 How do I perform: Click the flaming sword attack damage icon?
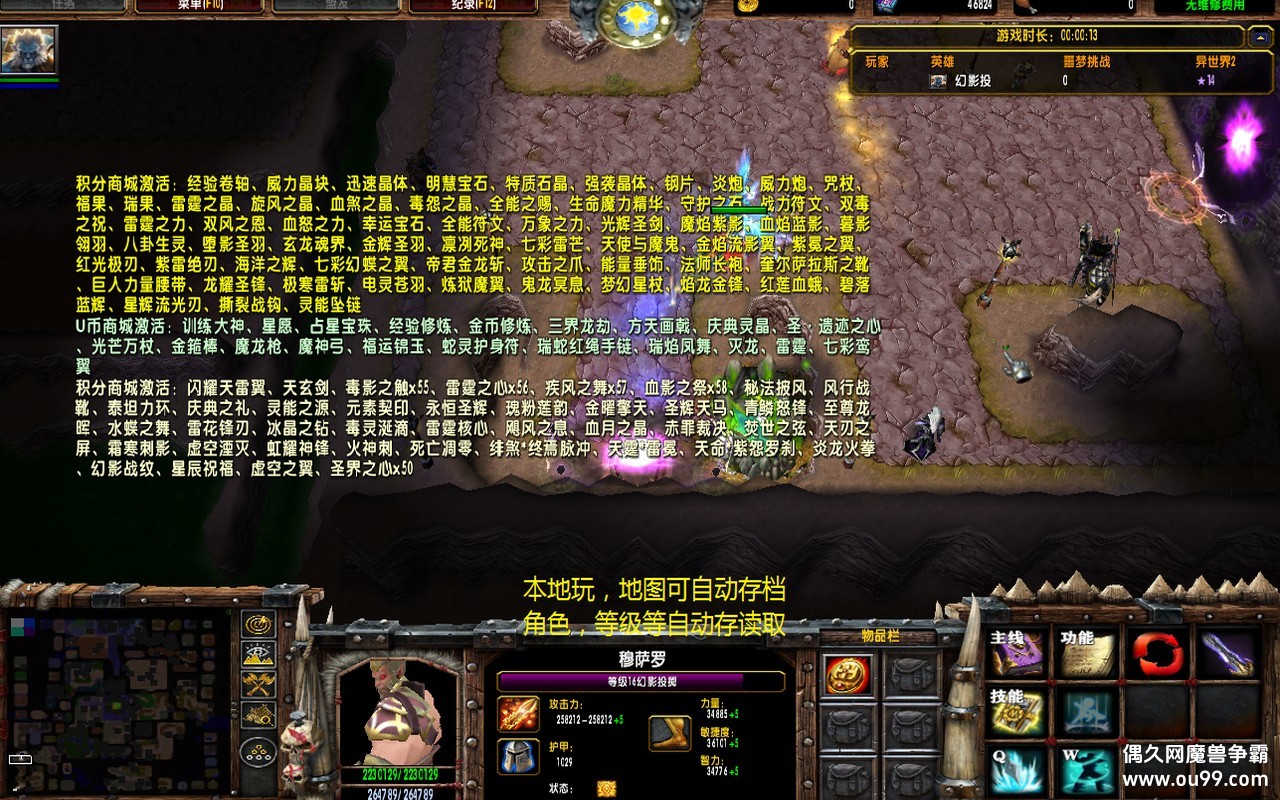(x=517, y=712)
